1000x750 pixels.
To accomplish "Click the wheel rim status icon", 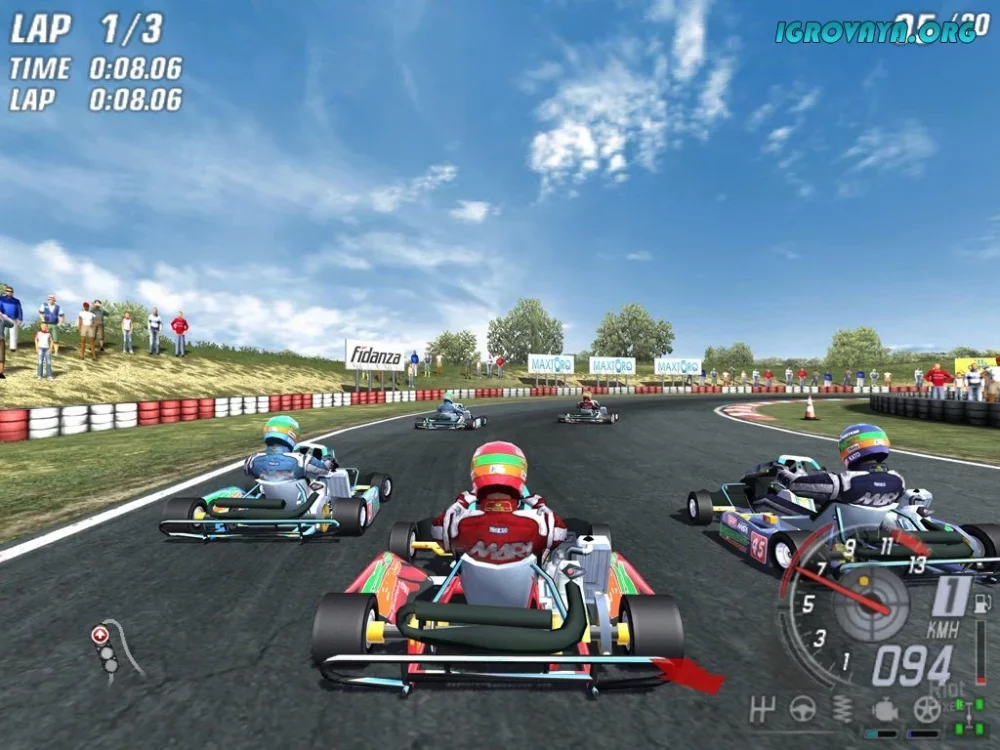I will 927,709.
